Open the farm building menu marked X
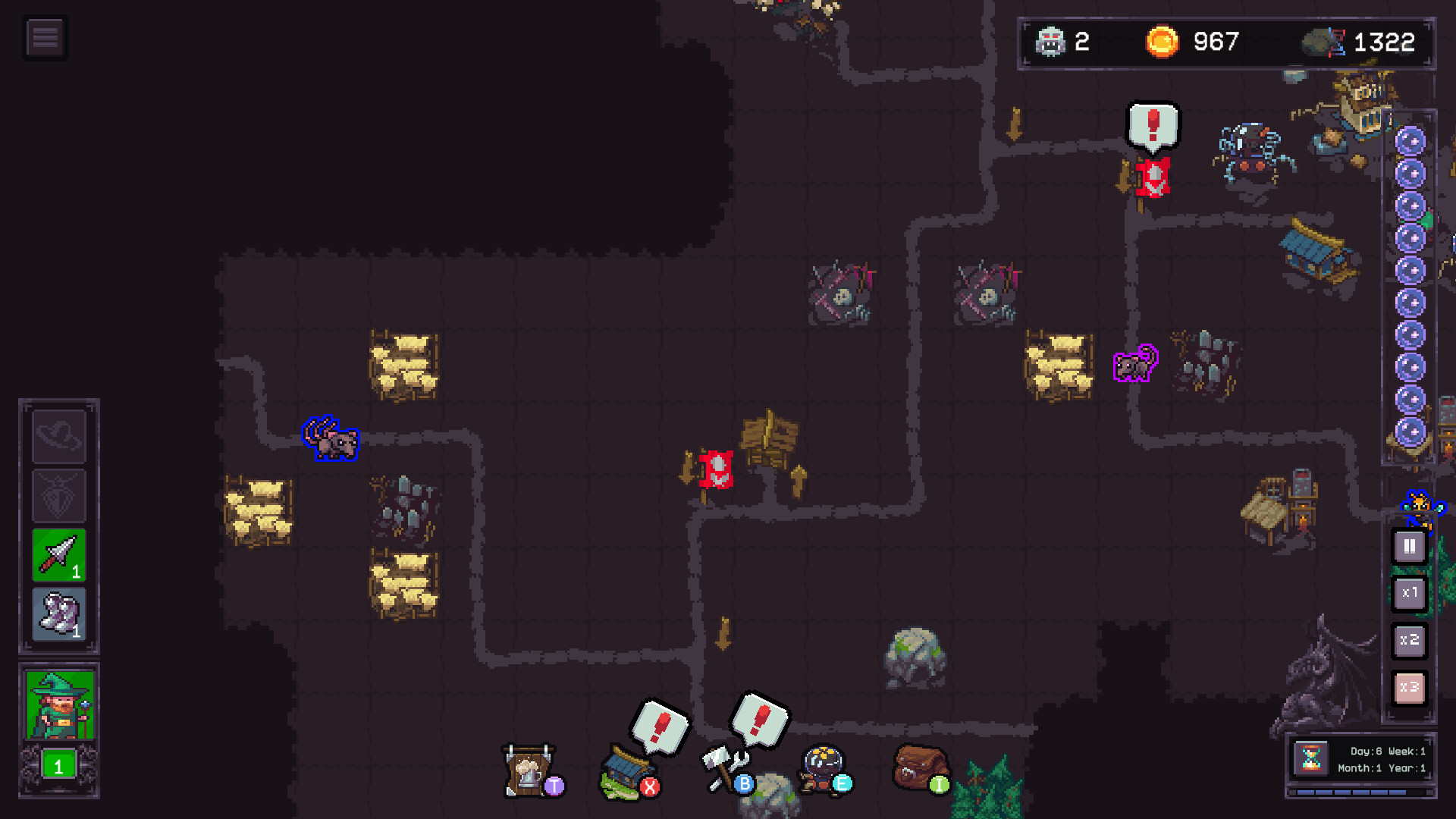The height and width of the screenshot is (819, 1456). 626,773
